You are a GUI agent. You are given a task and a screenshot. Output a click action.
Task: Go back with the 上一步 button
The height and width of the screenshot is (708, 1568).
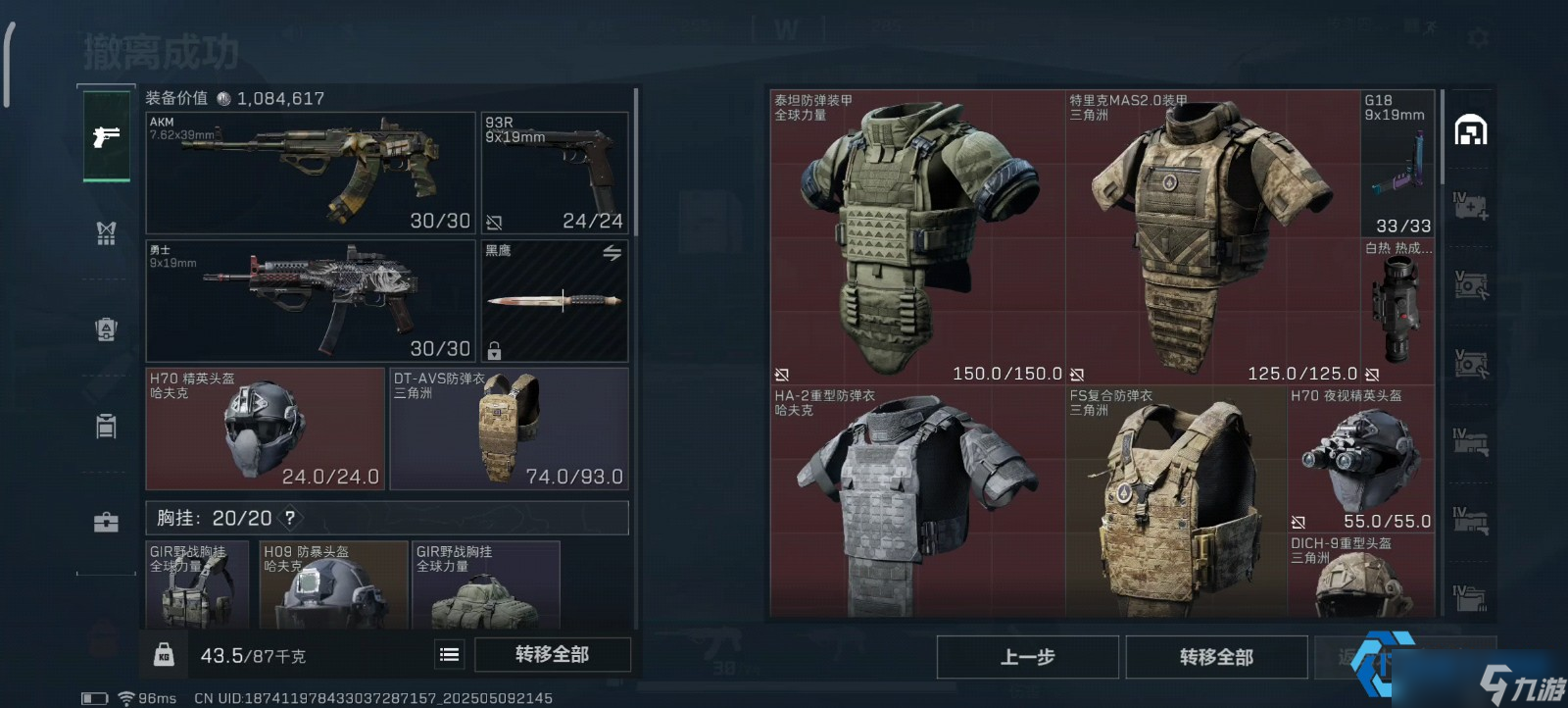point(1027,657)
